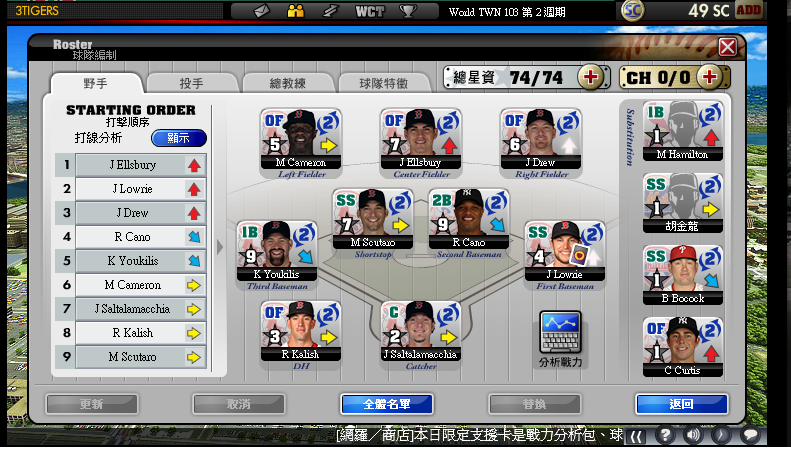
Task: Toggle the 顯示 lineup analysis button
Action: point(178,138)
